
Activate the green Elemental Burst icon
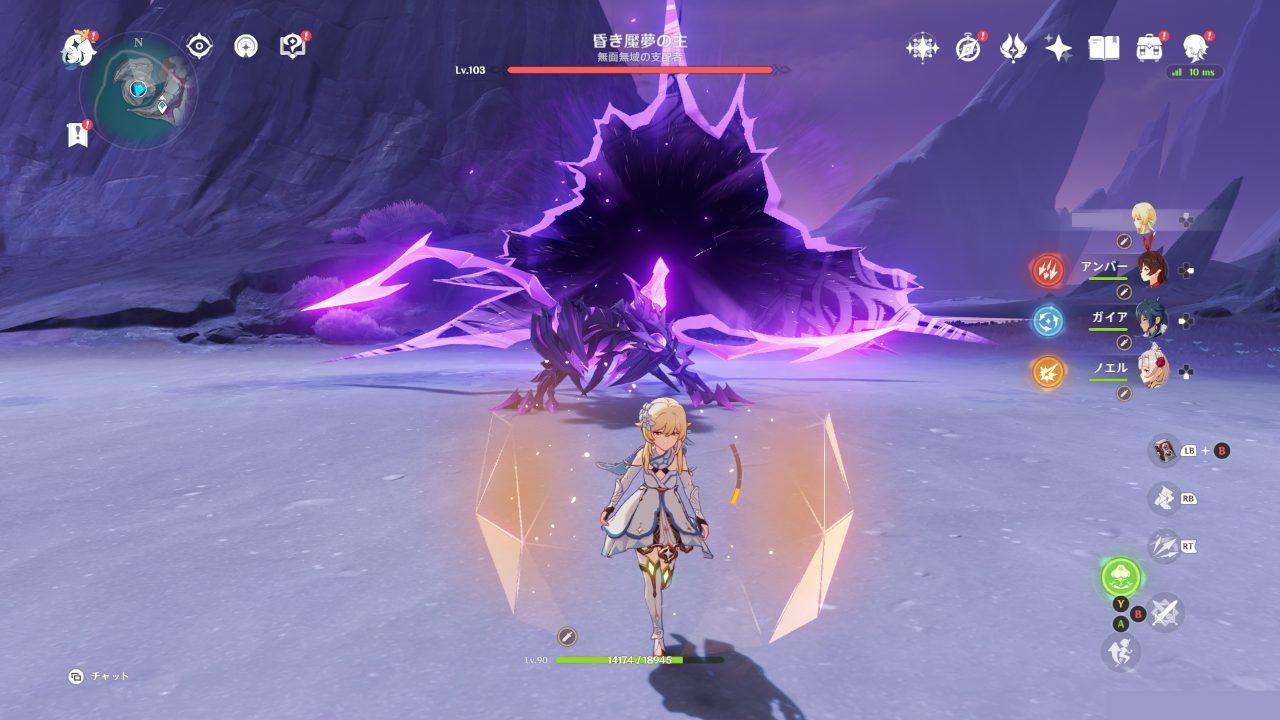click(1121, 577)
